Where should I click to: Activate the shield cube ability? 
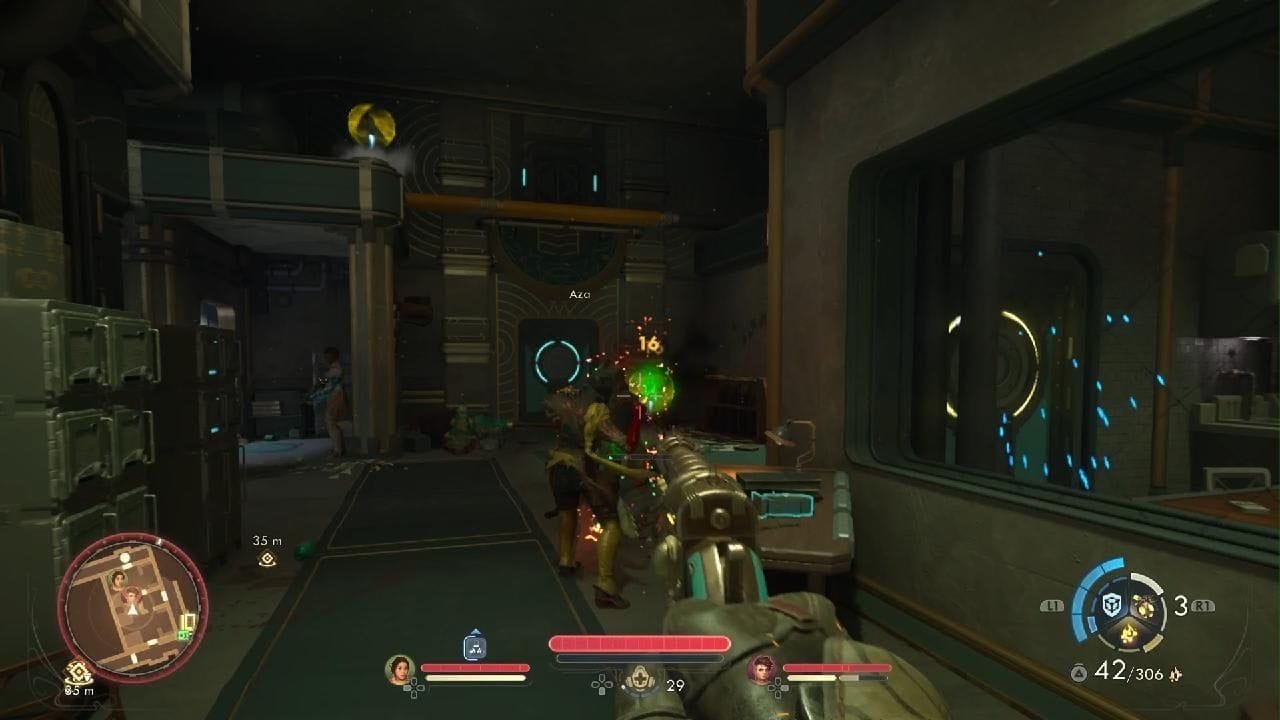pyautogui.click(x=1110, y=606)
